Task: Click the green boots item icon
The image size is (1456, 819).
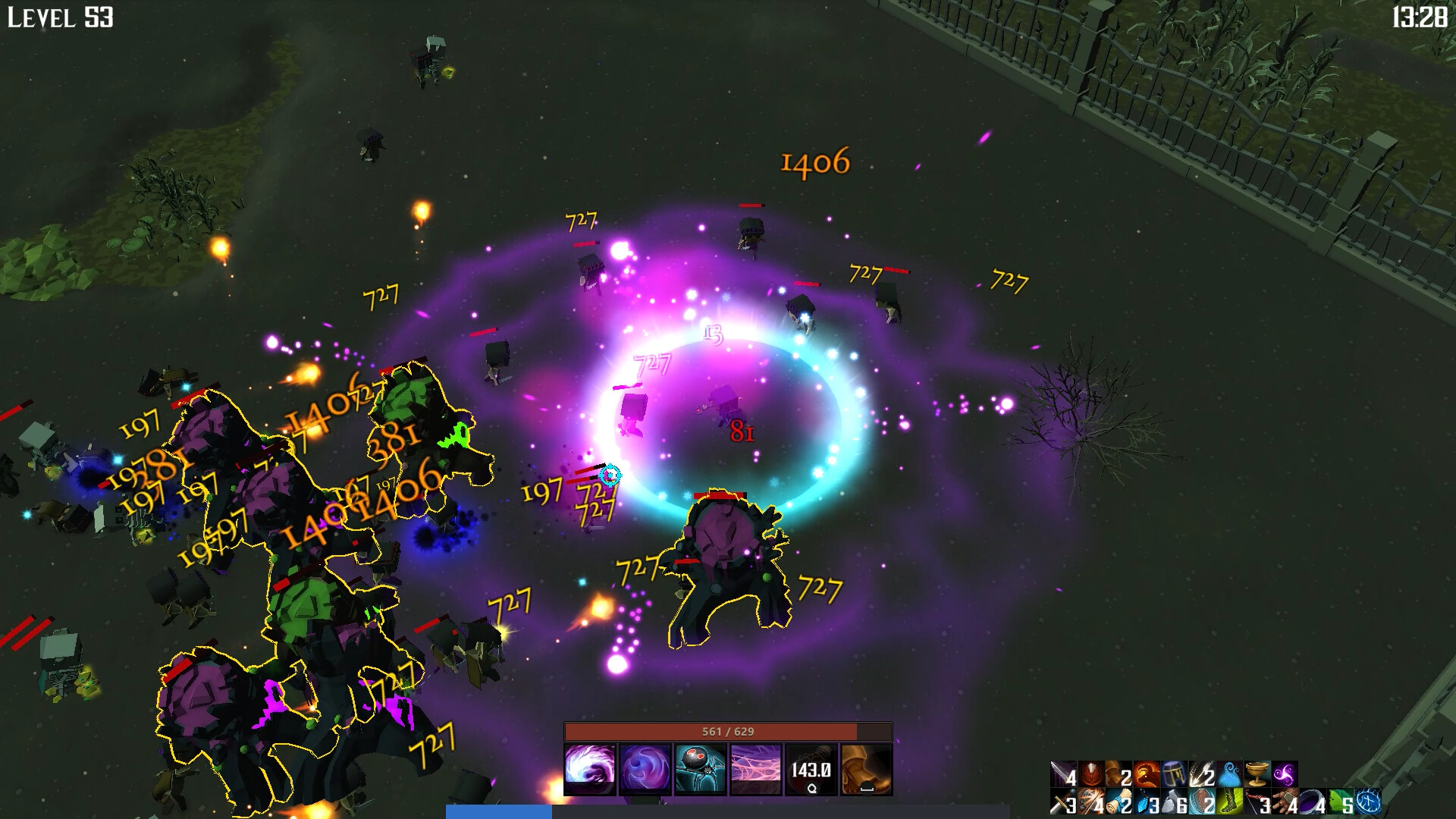Action: 1229,803
